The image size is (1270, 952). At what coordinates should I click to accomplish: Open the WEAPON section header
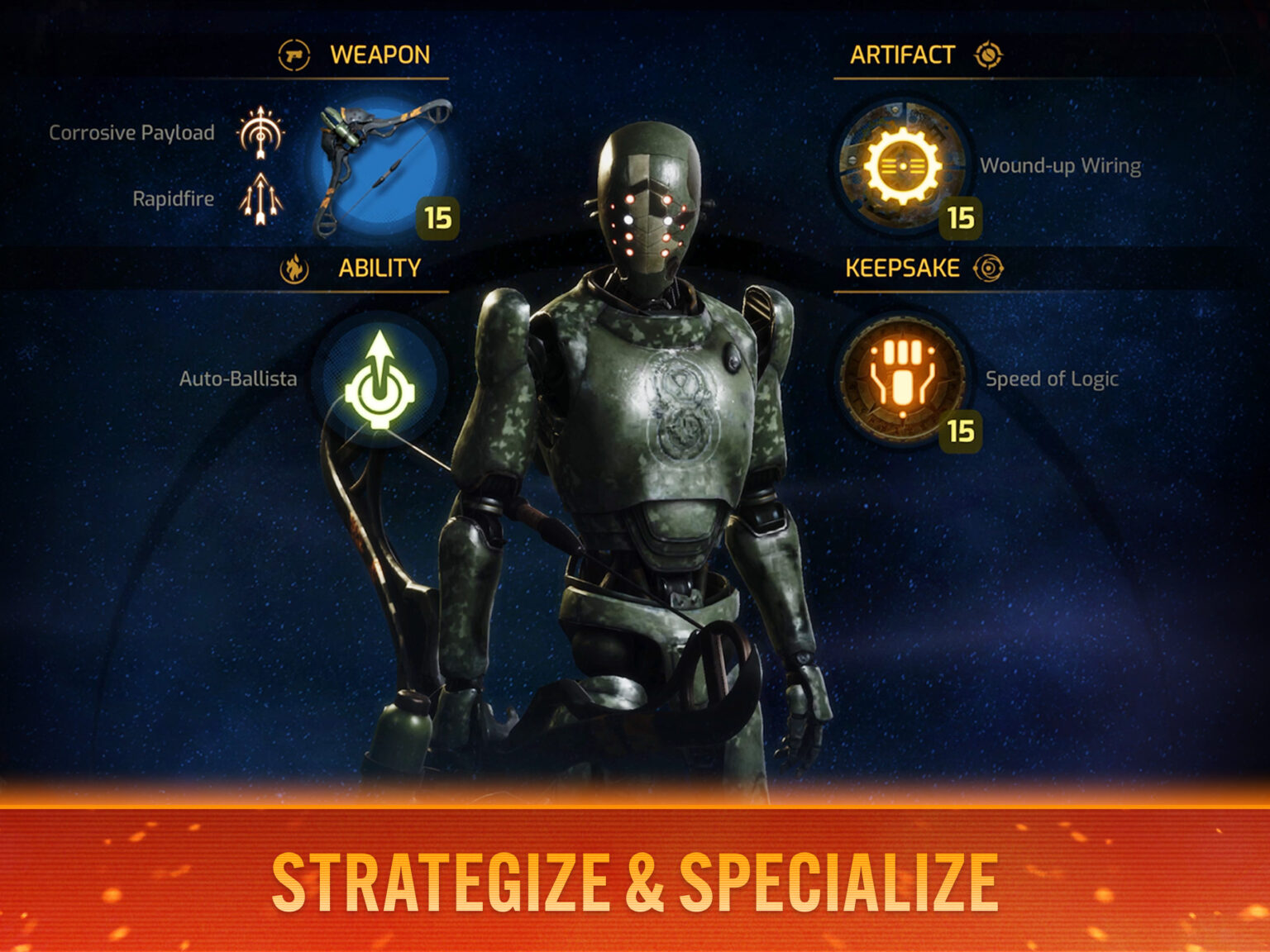point(379,55)
